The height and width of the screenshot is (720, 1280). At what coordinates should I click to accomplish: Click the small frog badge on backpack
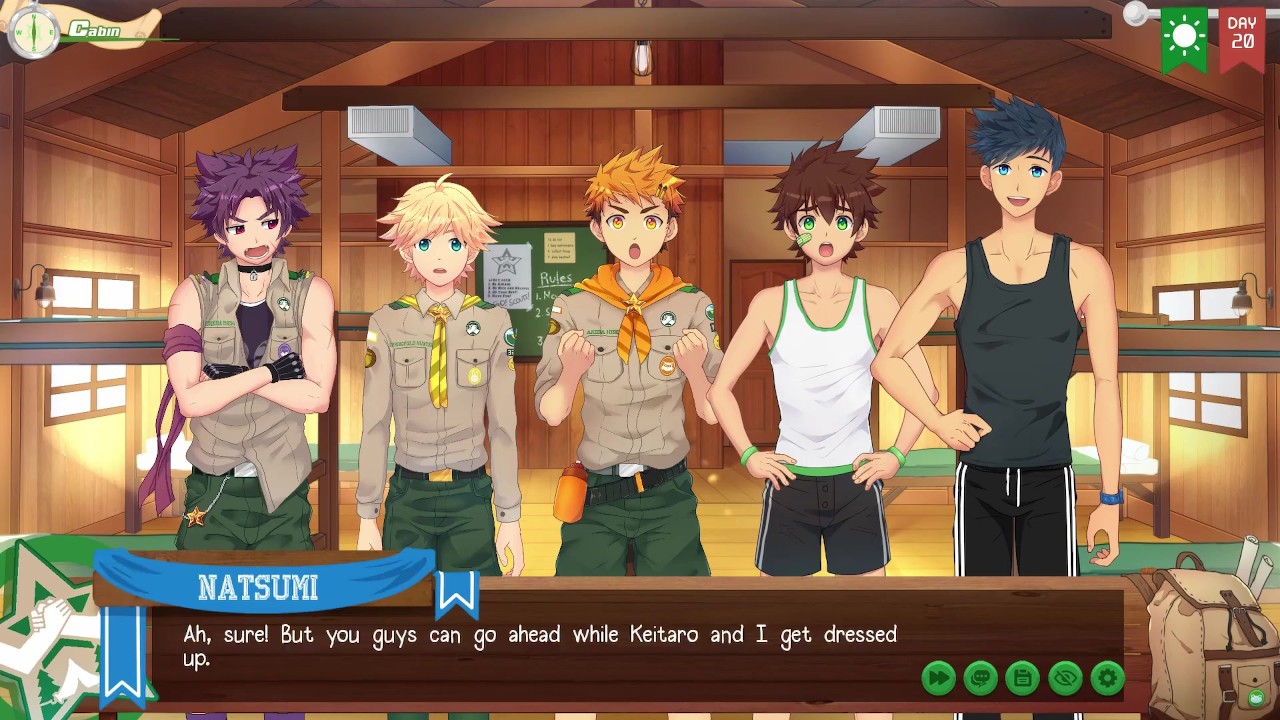click(x=1255, y=697)
